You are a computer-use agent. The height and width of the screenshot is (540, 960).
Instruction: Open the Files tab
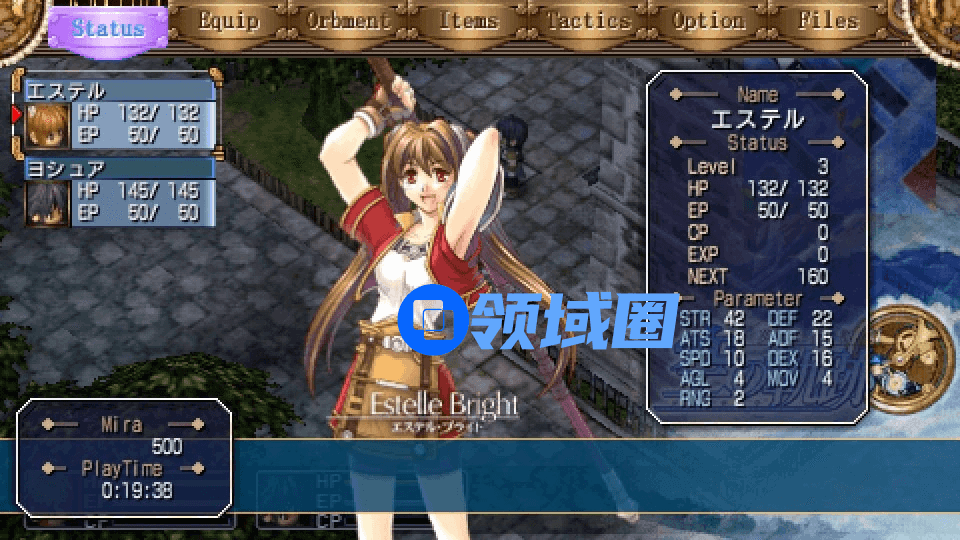pos(829,21)
